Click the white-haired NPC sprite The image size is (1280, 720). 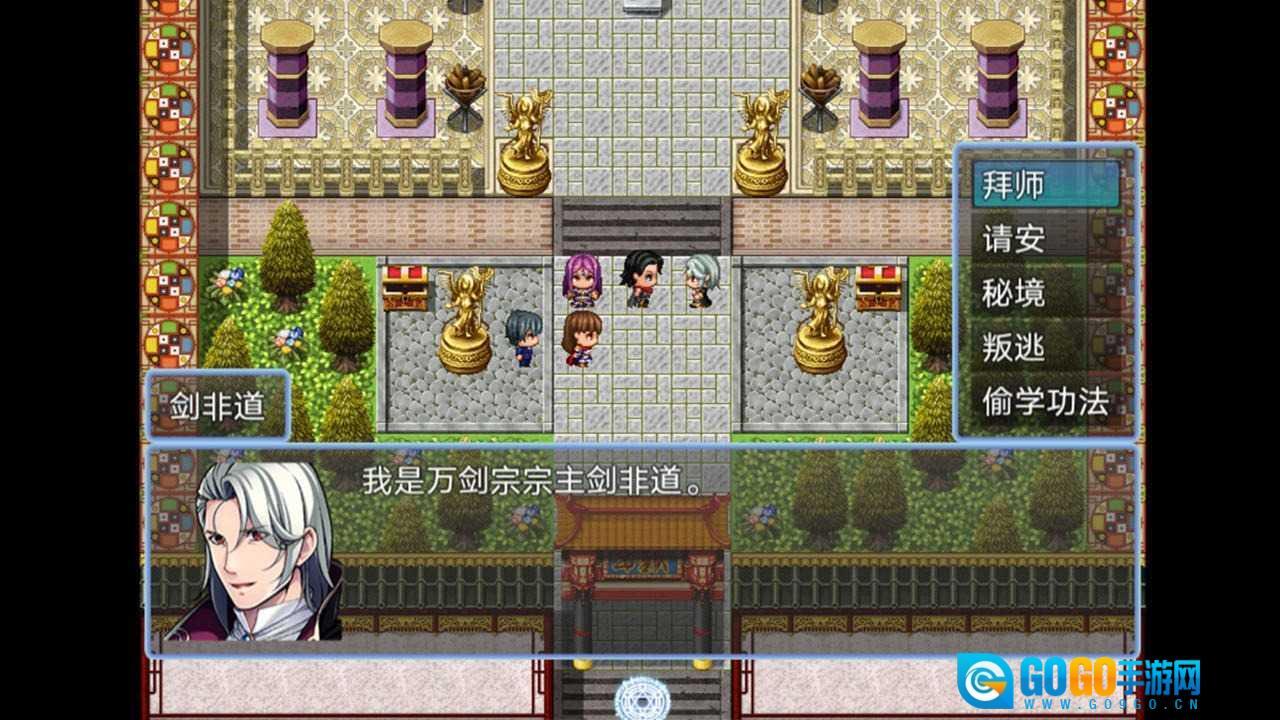coord(702,283)
